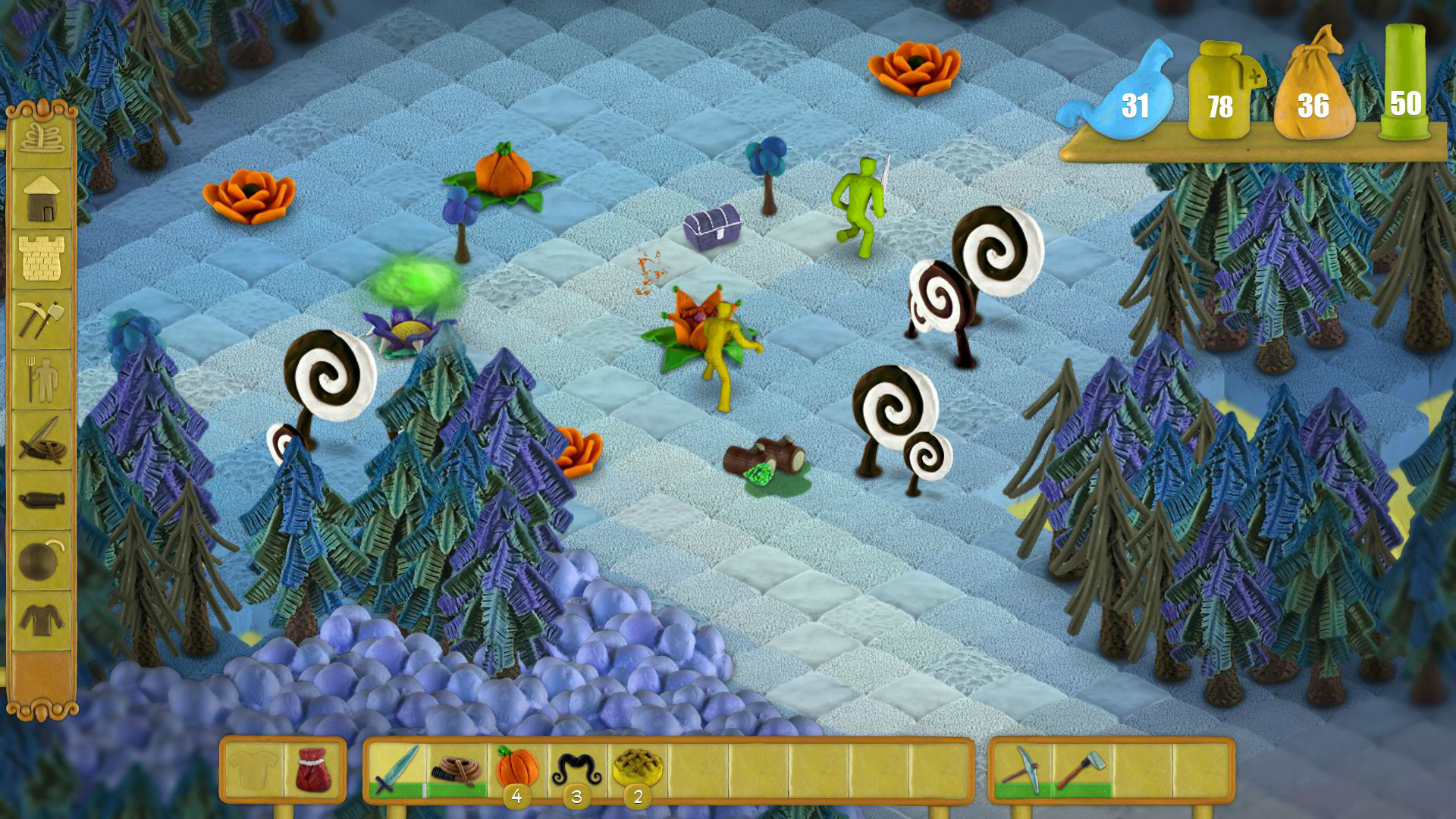Select the red pouch equipment slot

pos(313,769)
